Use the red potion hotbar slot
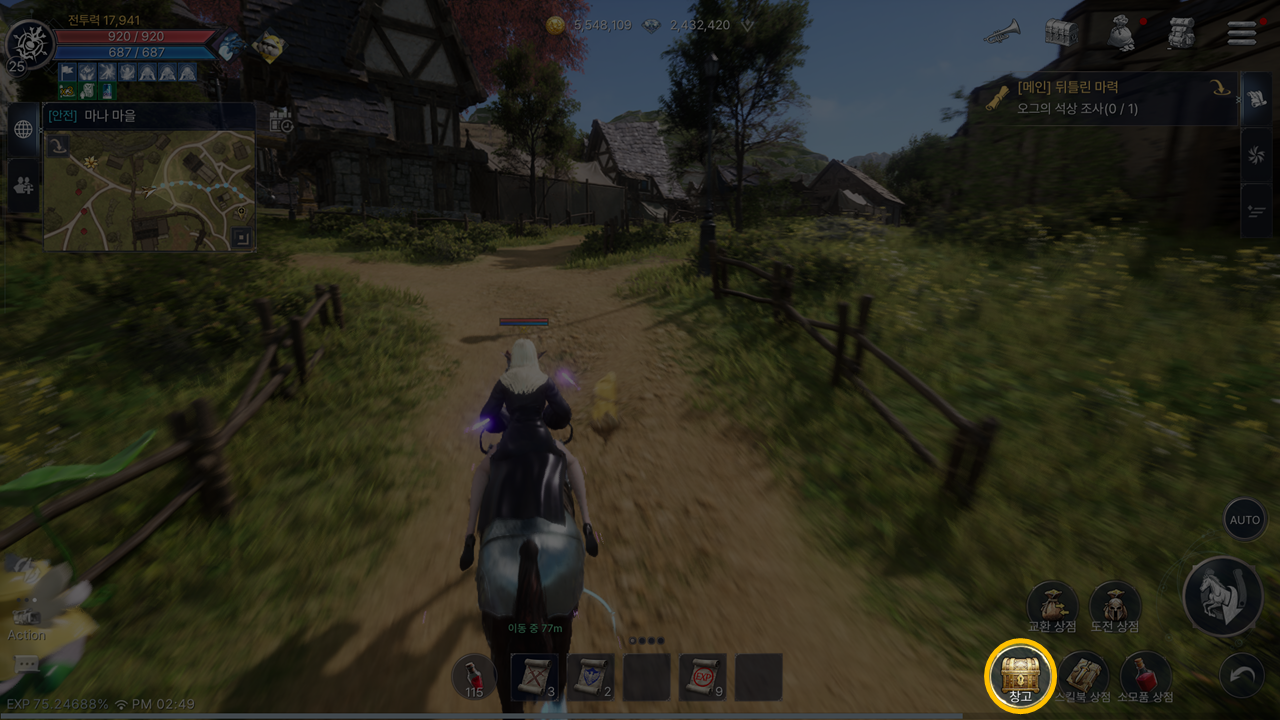The width and height of the screenshot is (1280, 720). [x=474, y=677]
